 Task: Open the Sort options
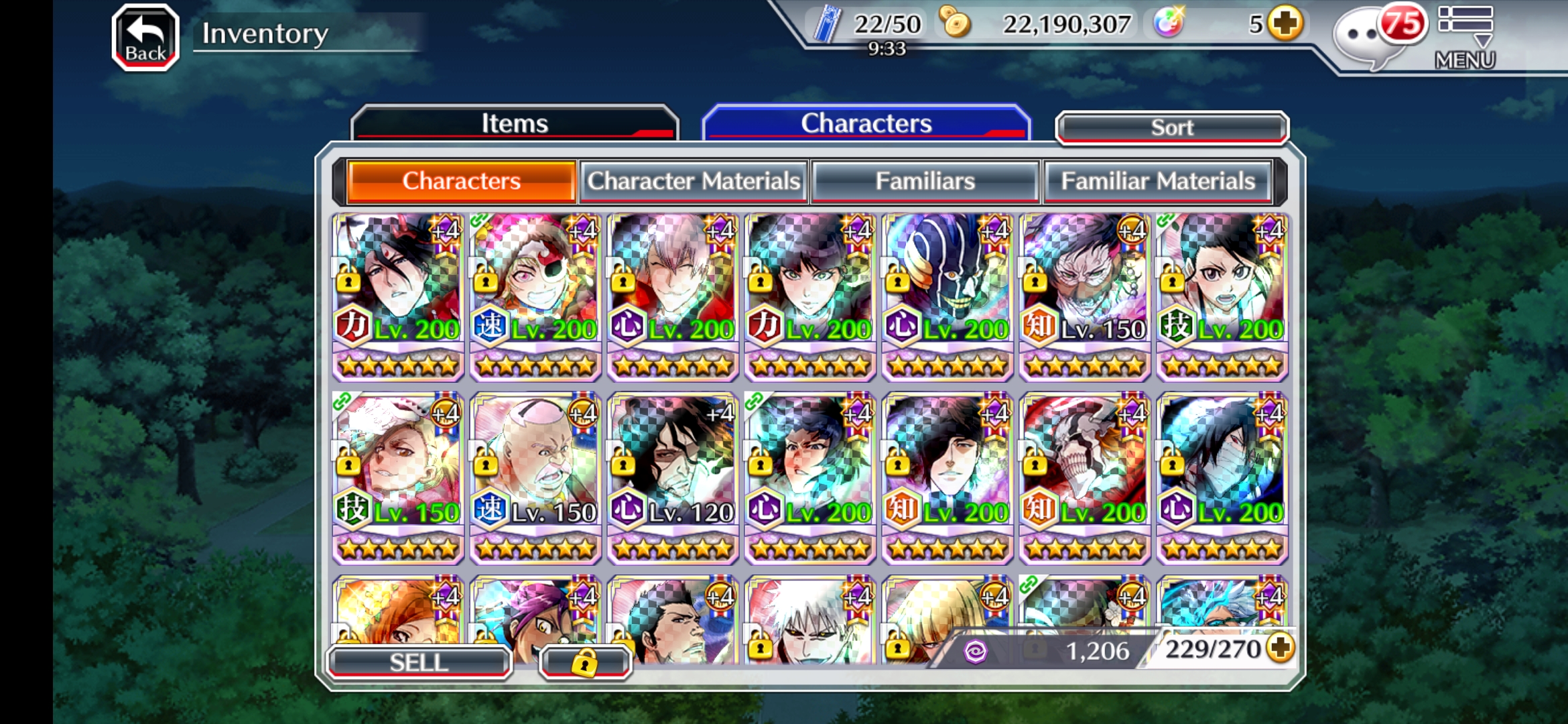point(1171,127)
